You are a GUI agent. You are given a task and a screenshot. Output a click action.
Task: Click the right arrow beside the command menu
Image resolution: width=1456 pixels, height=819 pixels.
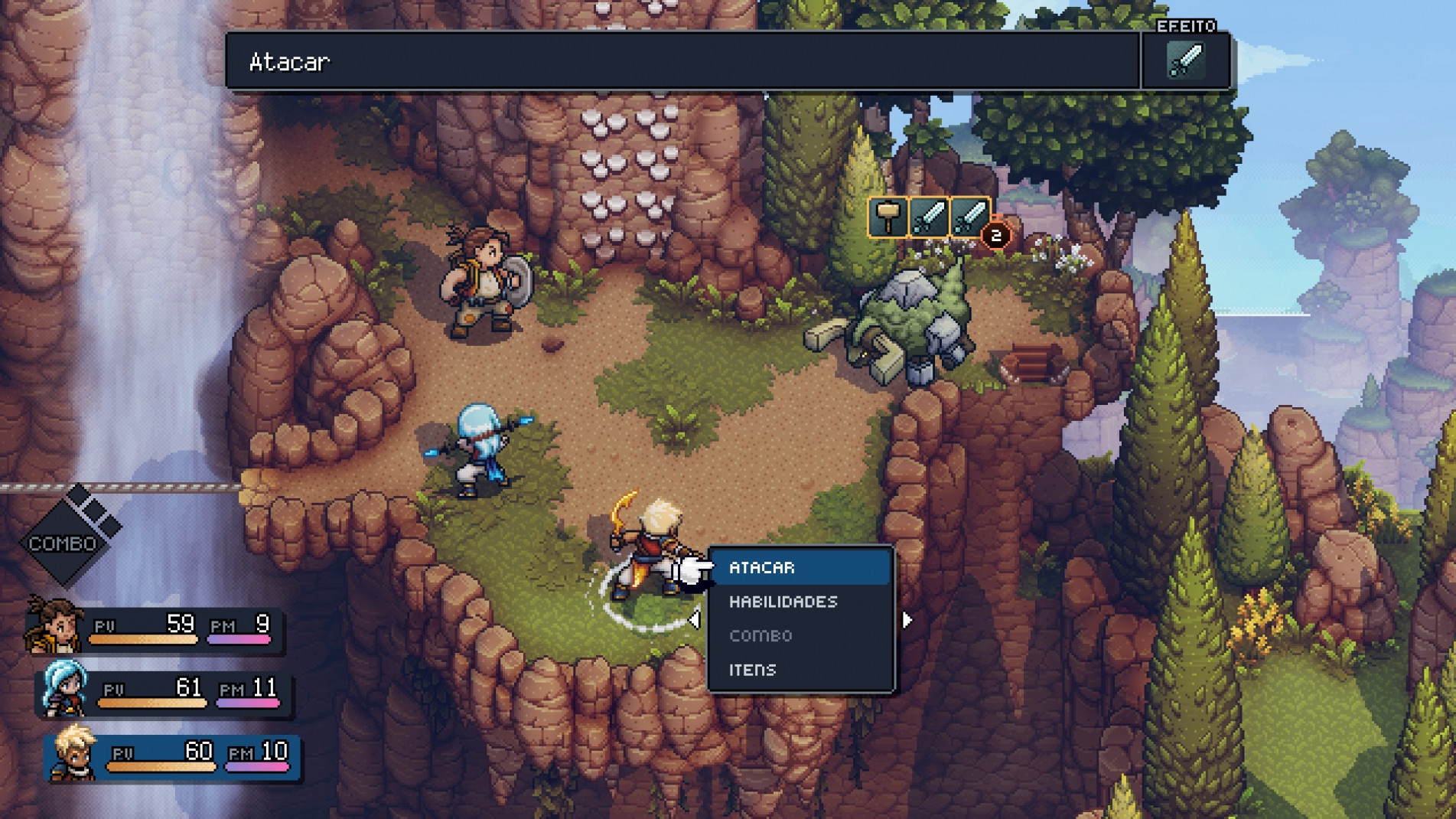(x=907, y=619)
